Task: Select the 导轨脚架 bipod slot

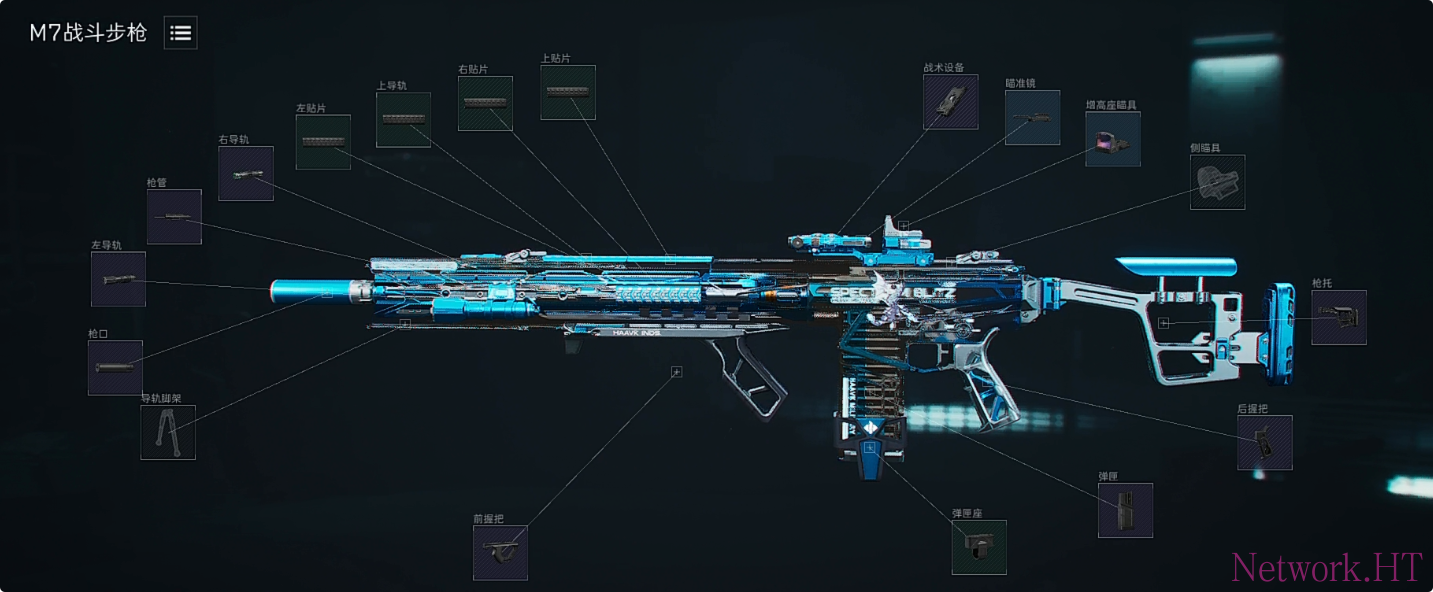Action: click(x=168, y=433)
